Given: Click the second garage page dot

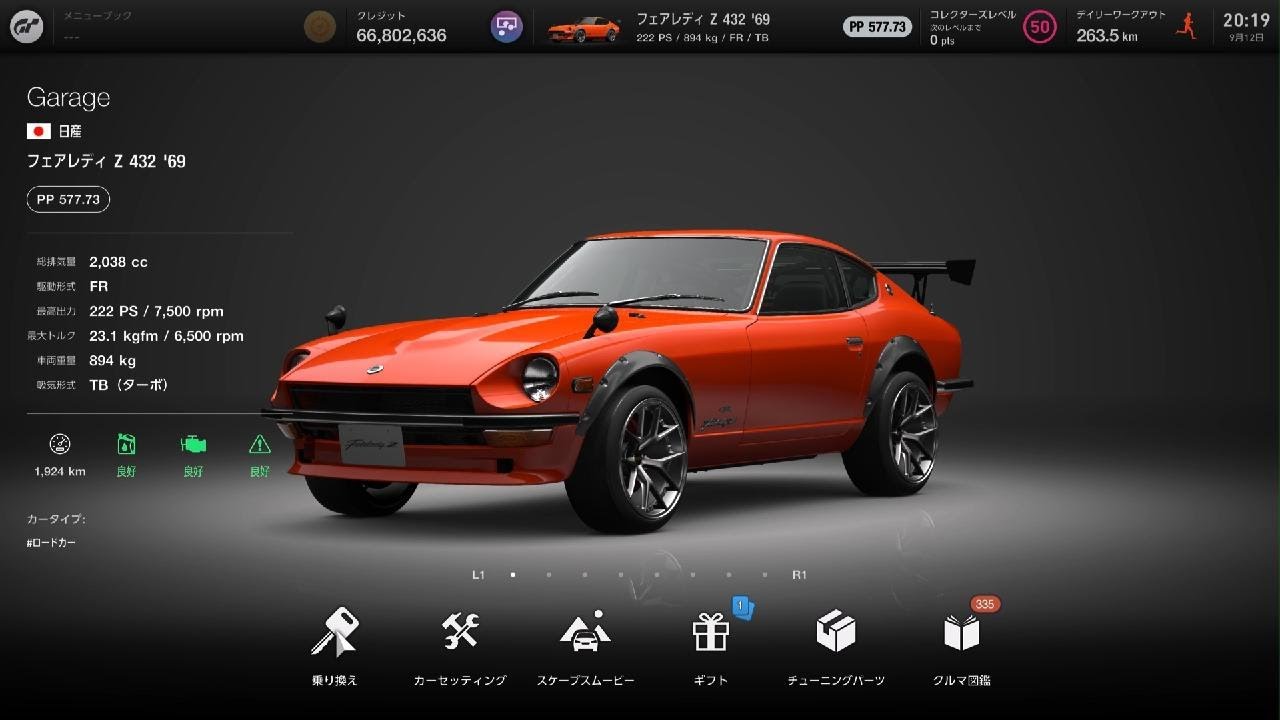Looking at the screenshot, I should tap(548, 575).
